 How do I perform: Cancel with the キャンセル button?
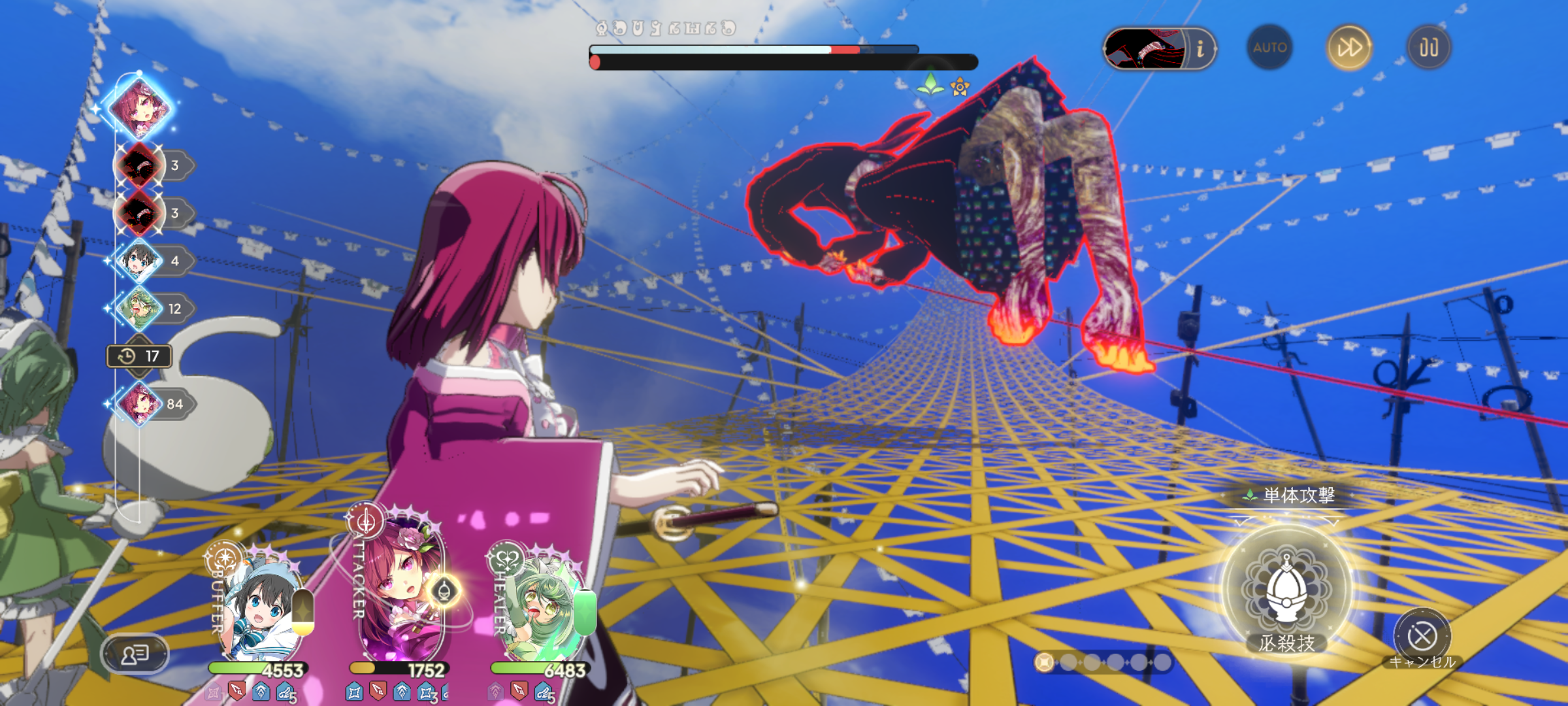click(1422, 636)
